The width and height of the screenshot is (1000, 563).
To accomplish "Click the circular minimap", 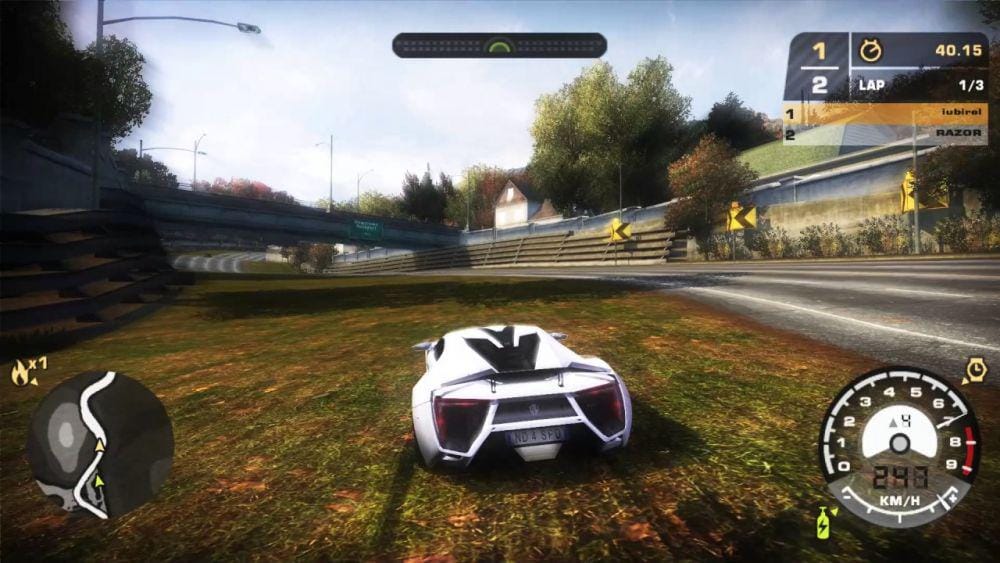I will [100, 445].
